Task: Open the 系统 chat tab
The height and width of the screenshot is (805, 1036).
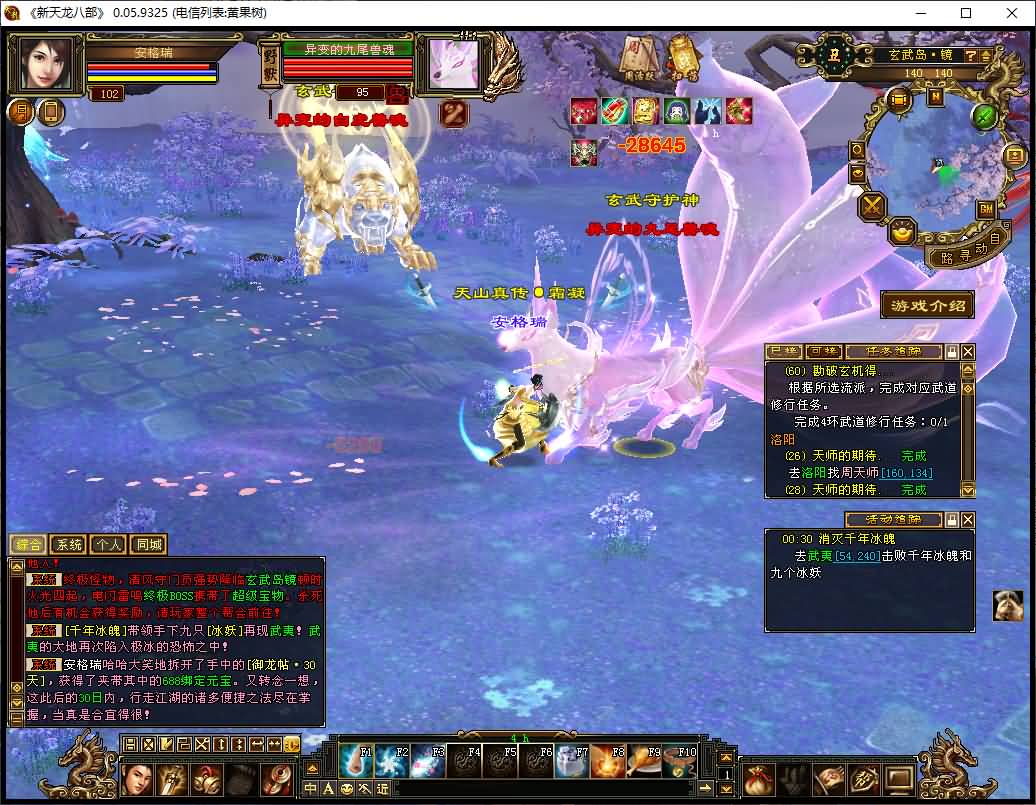Action: (x=68, y=545)
